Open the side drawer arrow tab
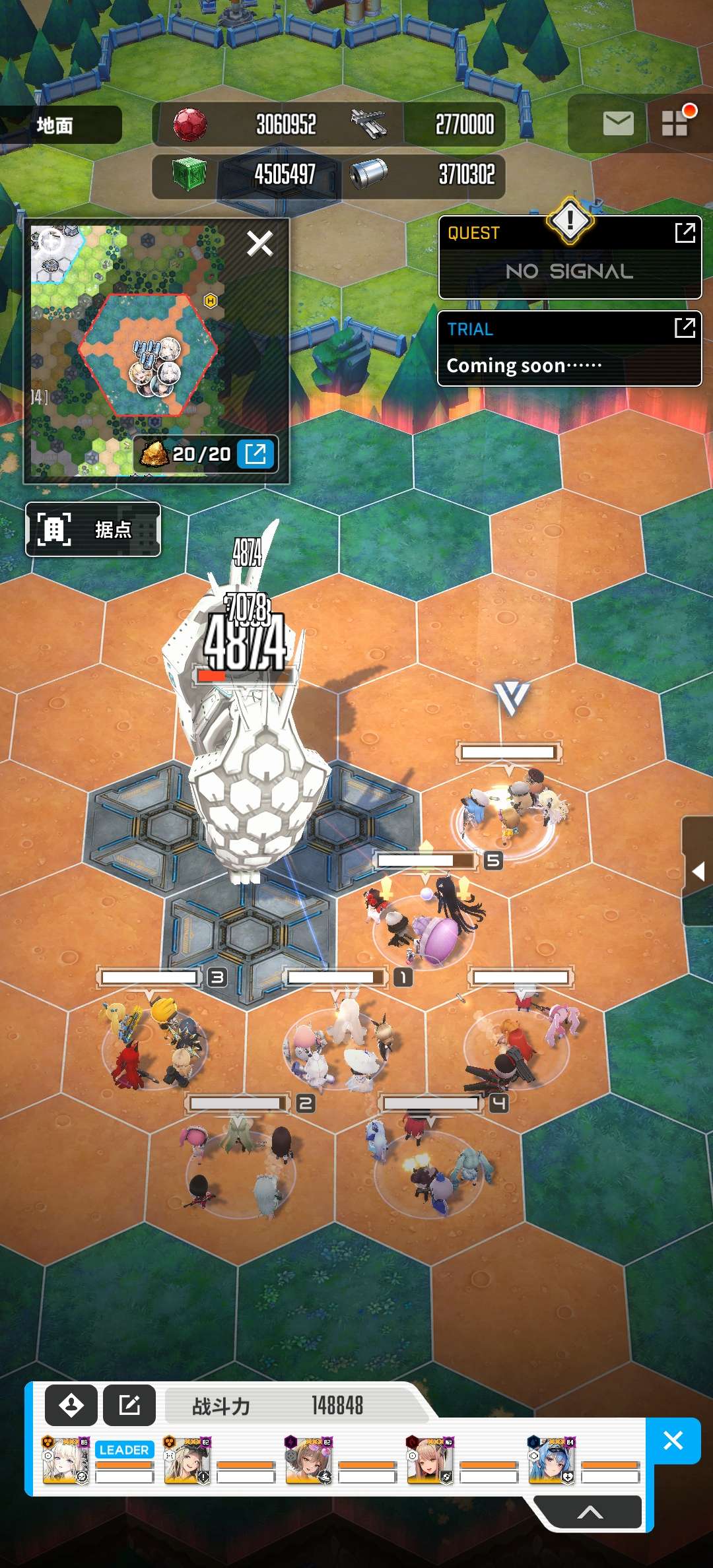This screenshot has height=1568, width=713. [x=698, y=872]
